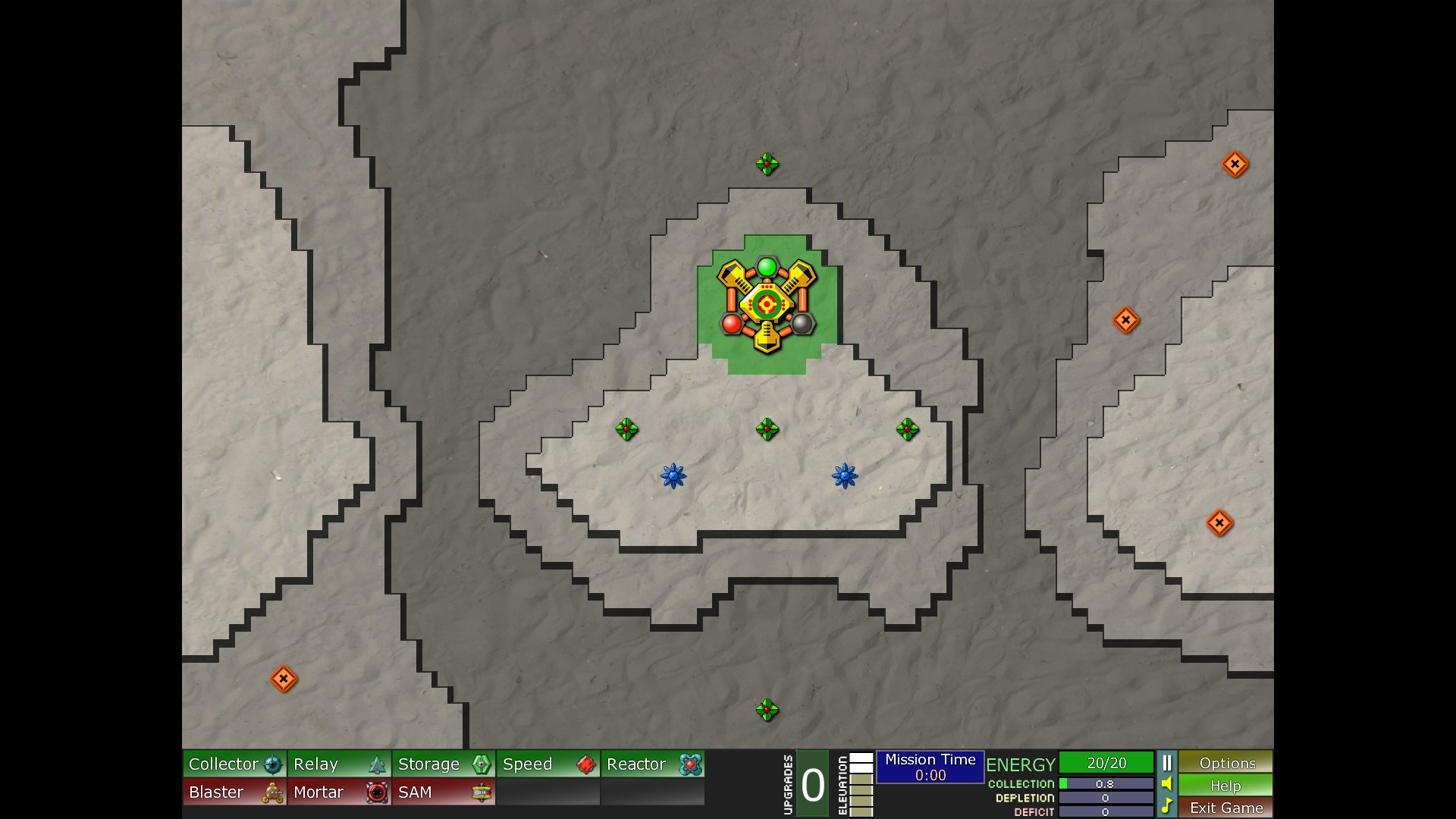Select the SAM weapon button

pyautogui.click(x=444, y=792)
